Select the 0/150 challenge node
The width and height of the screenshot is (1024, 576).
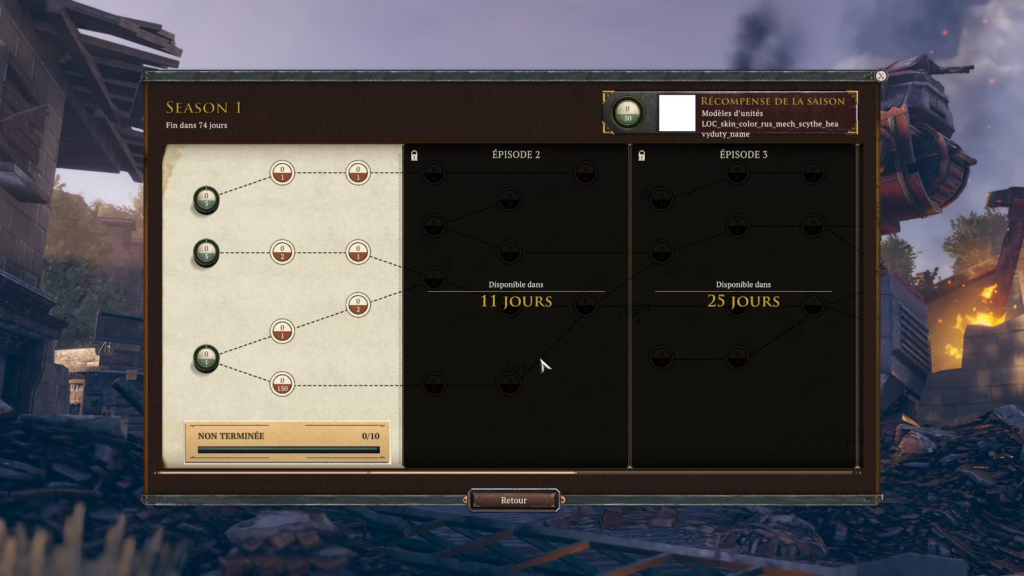[283, 383]
